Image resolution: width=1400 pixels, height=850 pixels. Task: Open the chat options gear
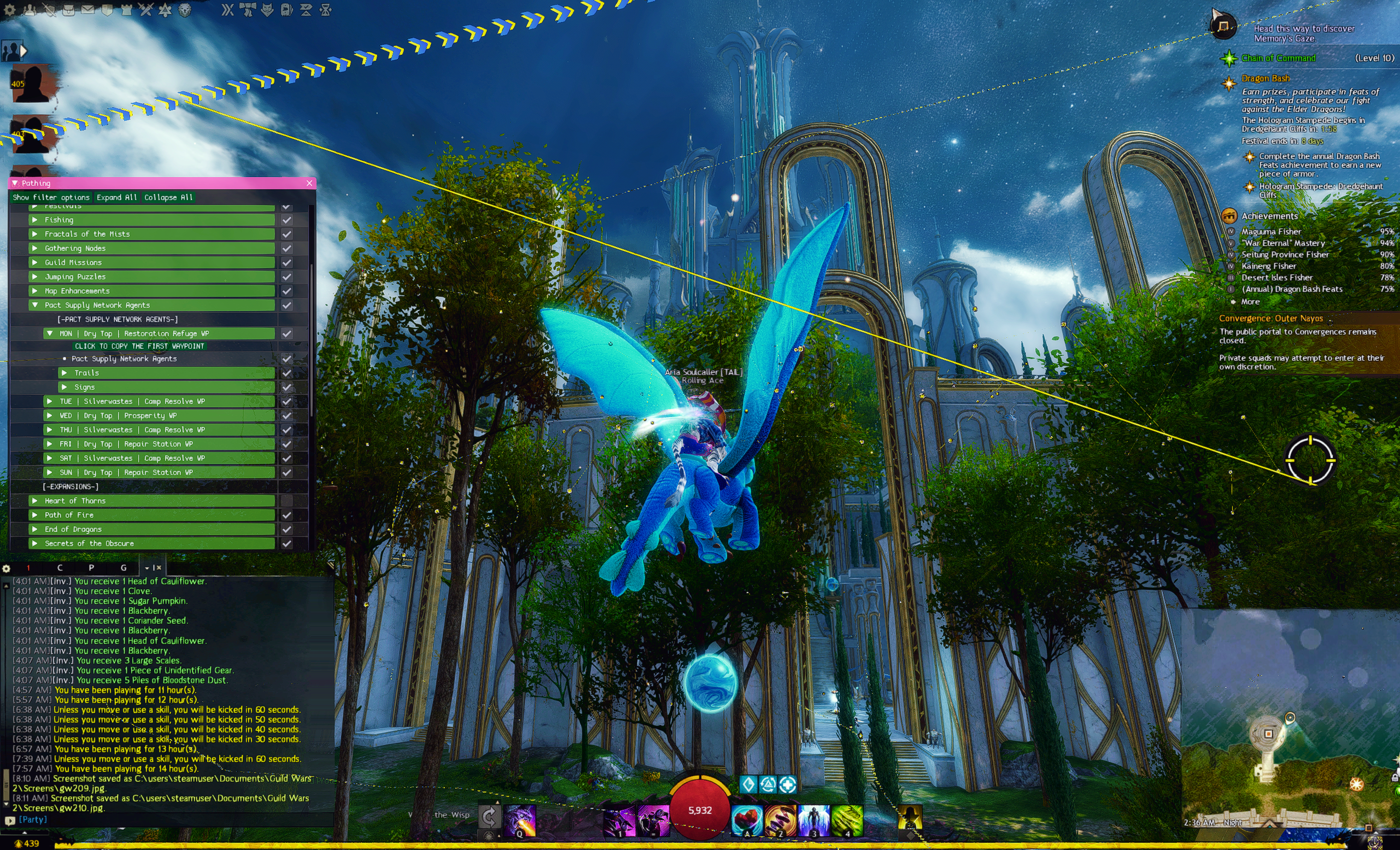6,568
